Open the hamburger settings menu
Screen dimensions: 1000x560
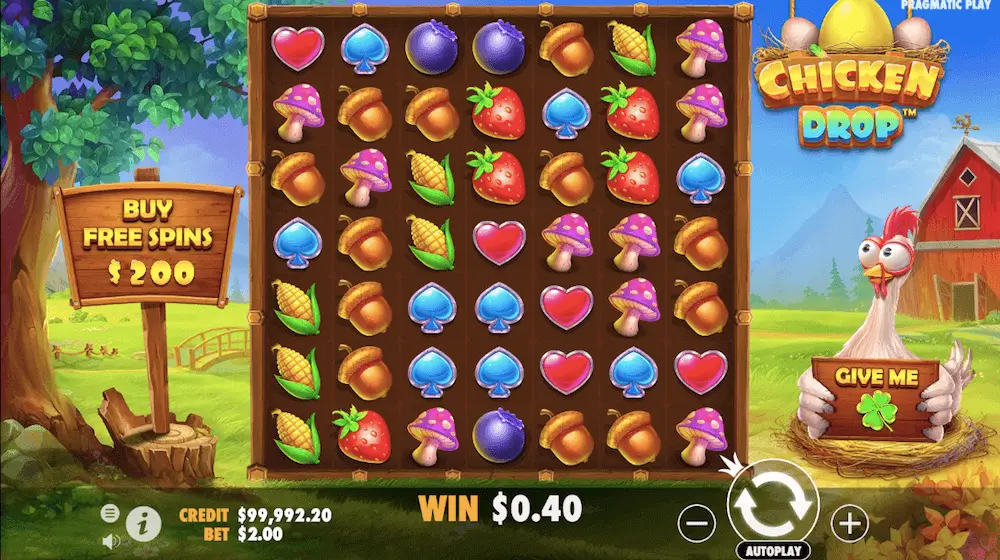(110, 513)
